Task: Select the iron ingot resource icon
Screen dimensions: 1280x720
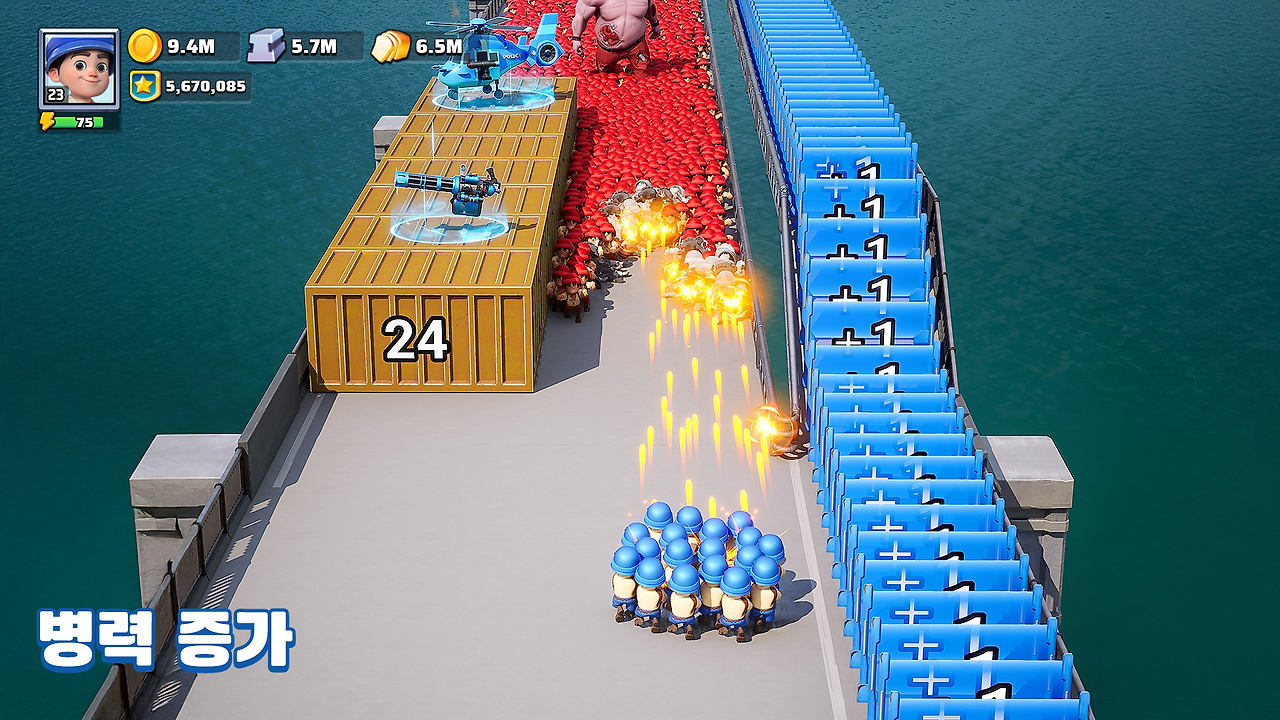Action: tap(268, 46)
